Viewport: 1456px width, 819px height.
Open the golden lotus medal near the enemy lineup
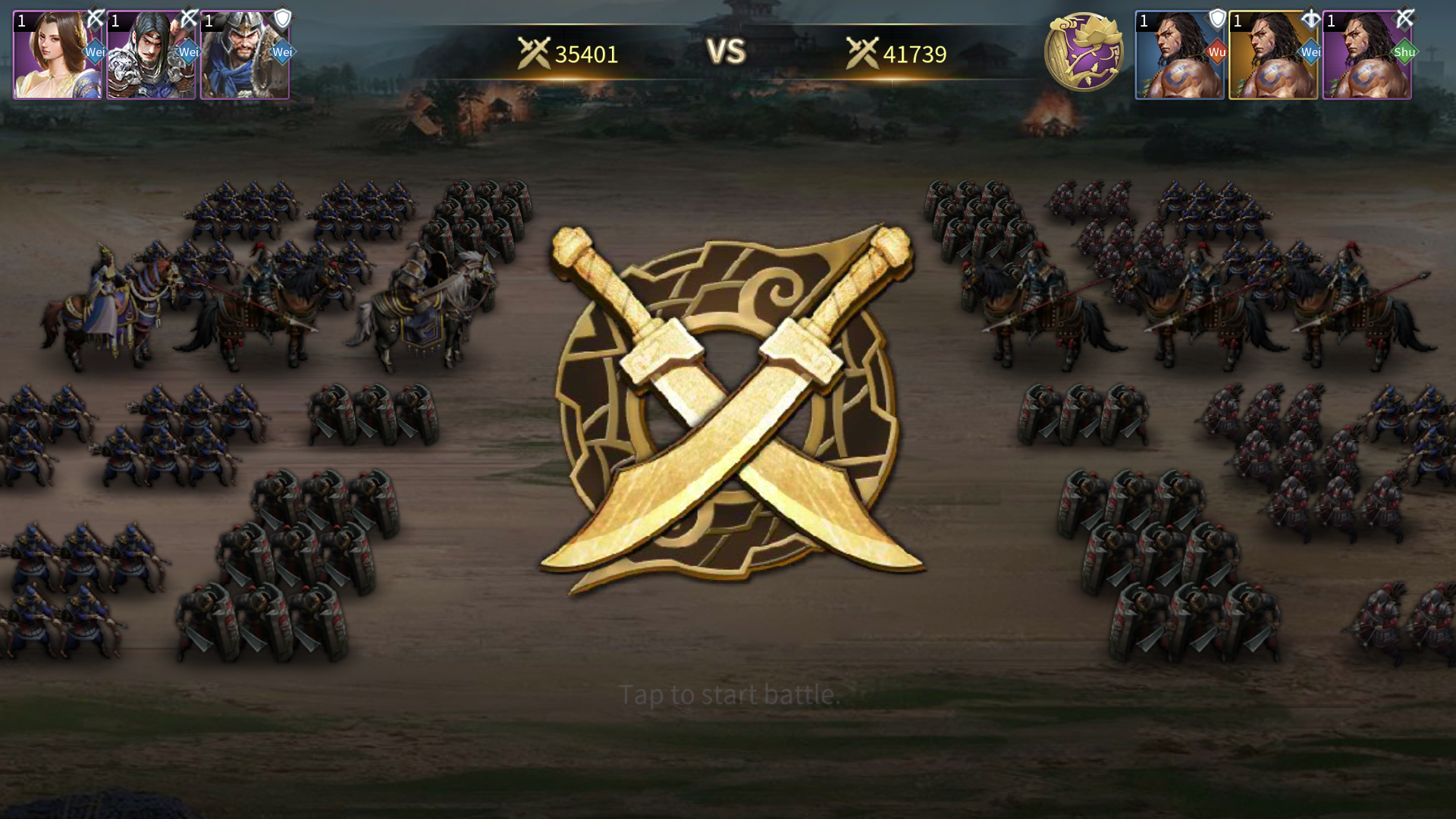tap(1086, 53)
